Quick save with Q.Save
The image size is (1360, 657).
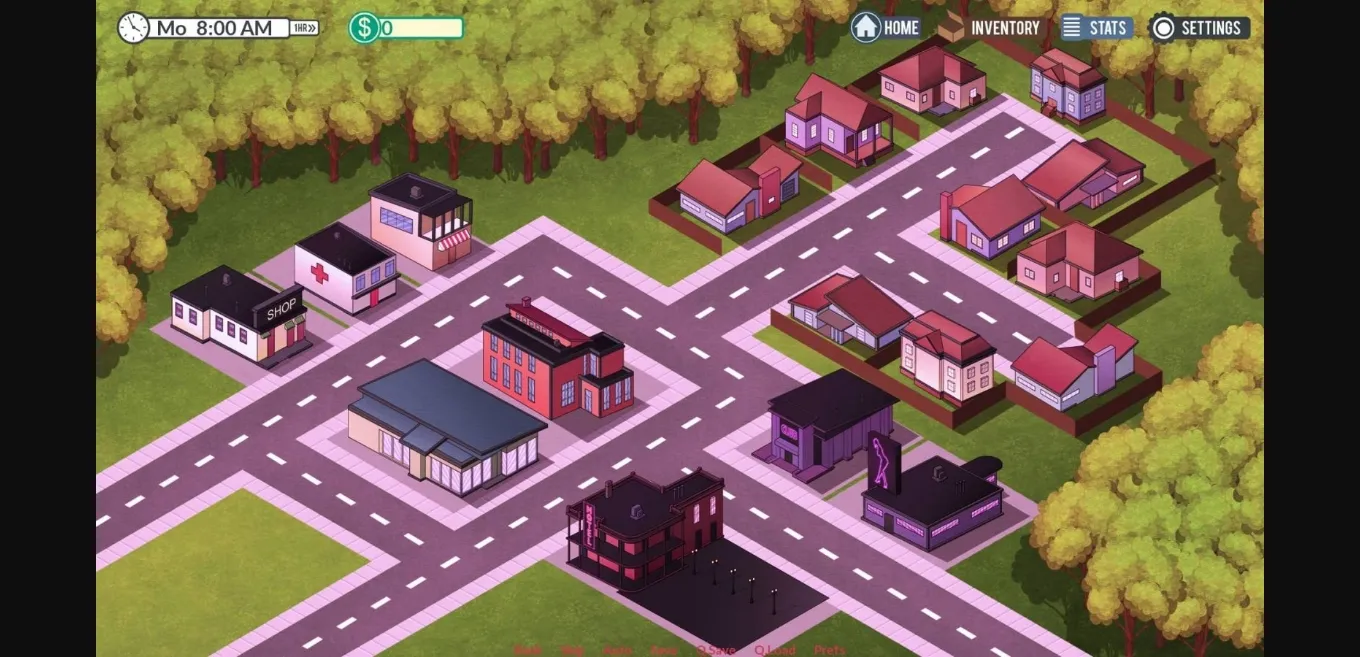pos(716,650)
